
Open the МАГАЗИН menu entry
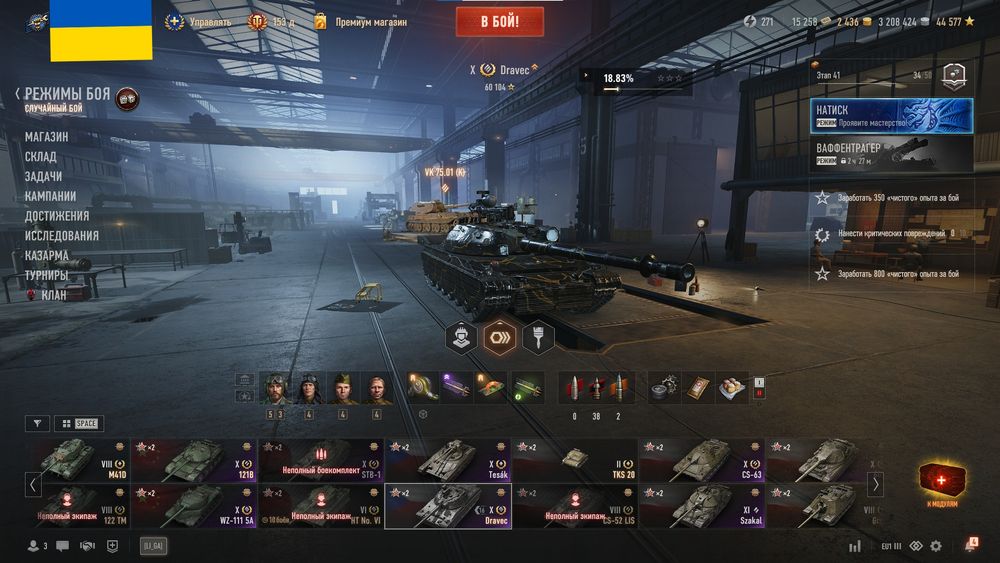click(47, 137)
